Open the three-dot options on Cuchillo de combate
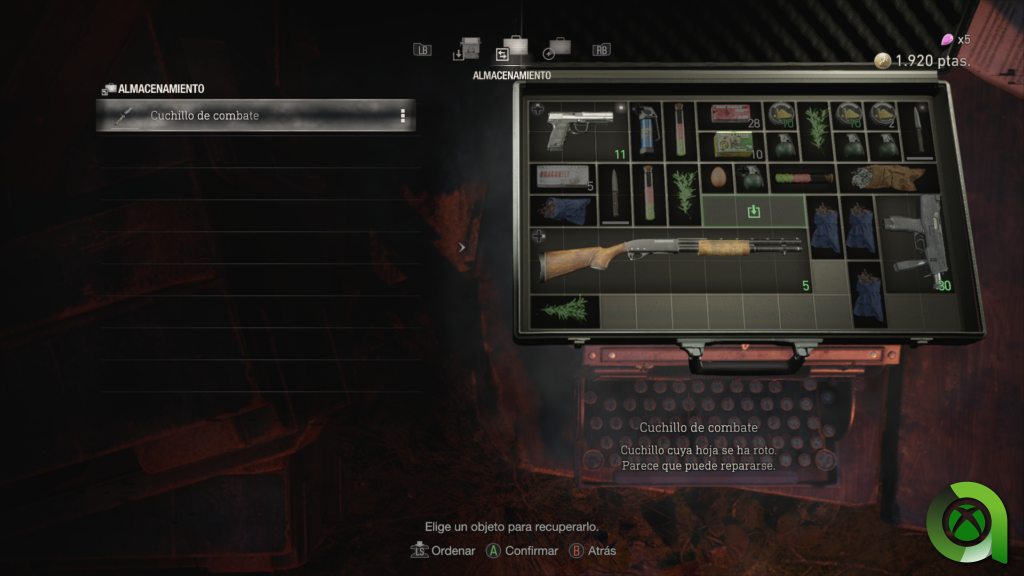The image size is (1024, 576). [403, 116]
